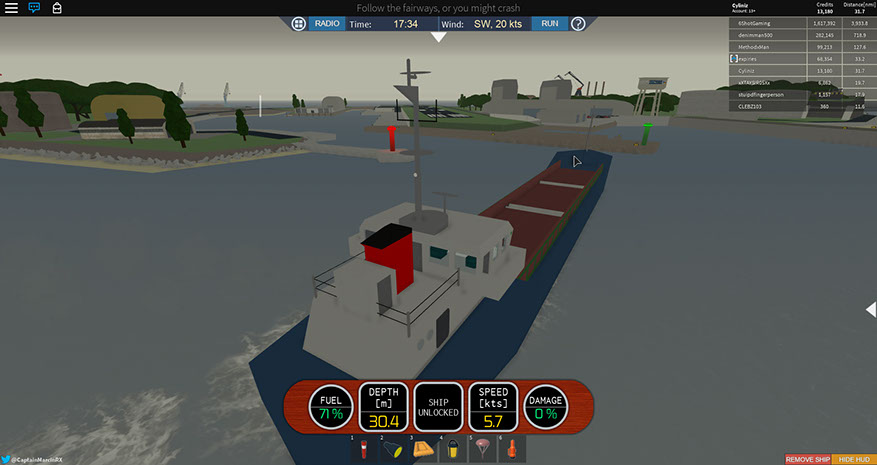Equip the flashlight in slot 2
Viewport: 877px width, 465px height.
[x=392, y=448]
